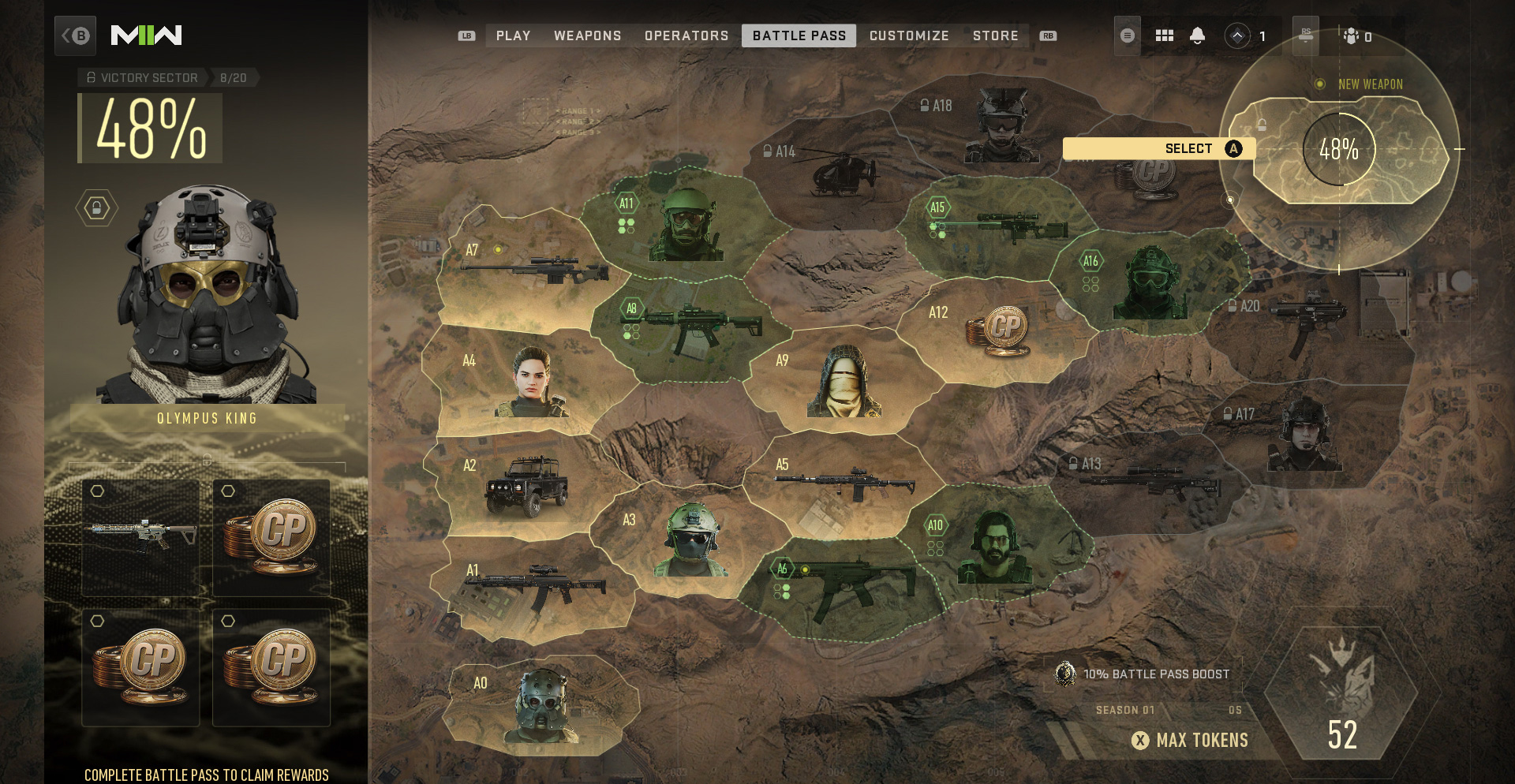Open the notifications bell icon
The height and width of the screenshot is (784, 1515).
pos(1199,35)
